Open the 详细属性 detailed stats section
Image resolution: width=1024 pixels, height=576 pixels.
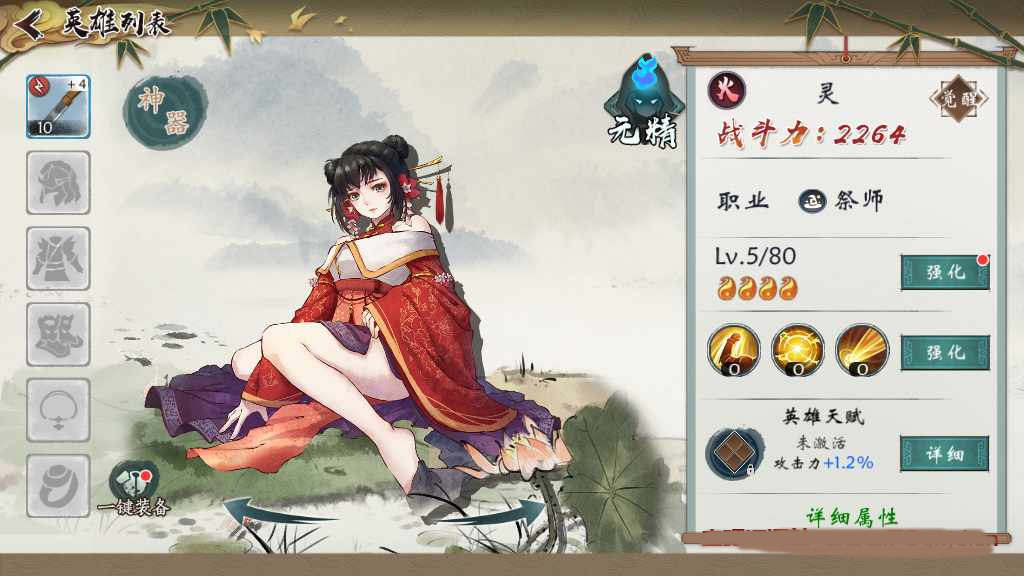(x=852, y=517)
